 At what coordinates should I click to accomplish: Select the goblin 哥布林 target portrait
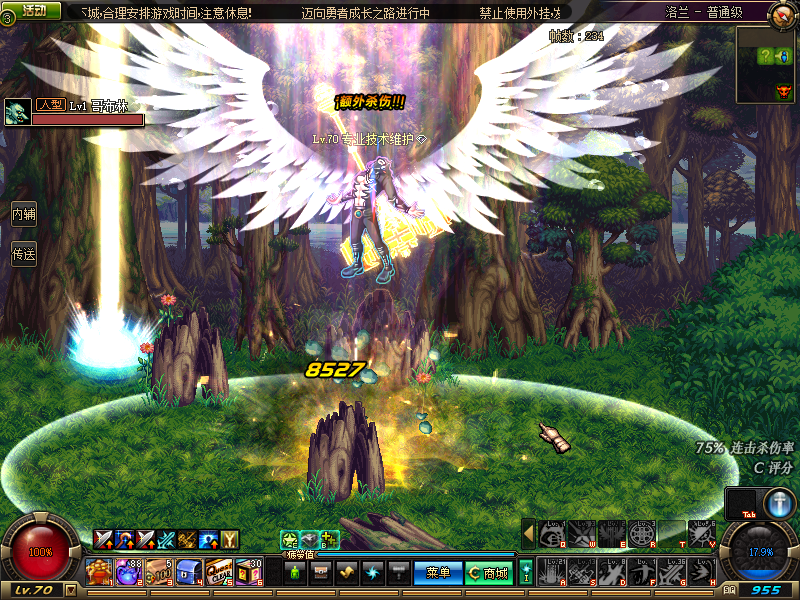pos(16,112)
